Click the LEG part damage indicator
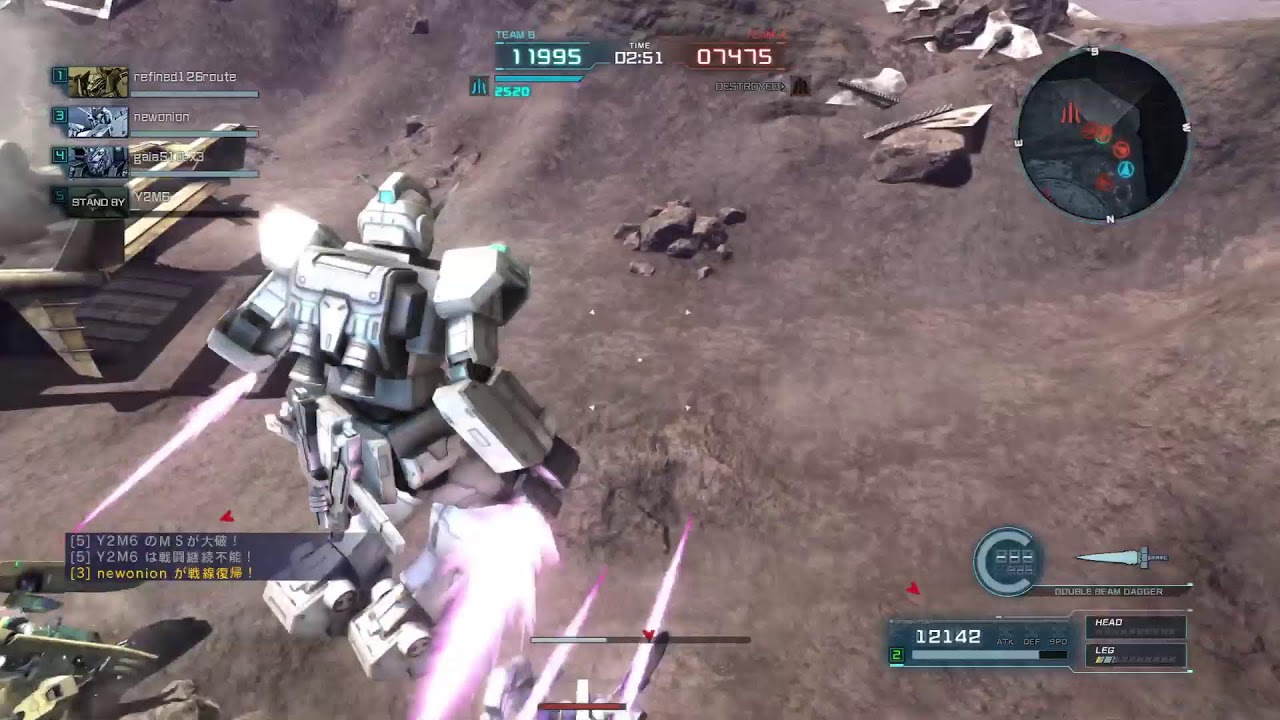The height and width of the screenshot is (720, 1280). (x=1136, y=655)
